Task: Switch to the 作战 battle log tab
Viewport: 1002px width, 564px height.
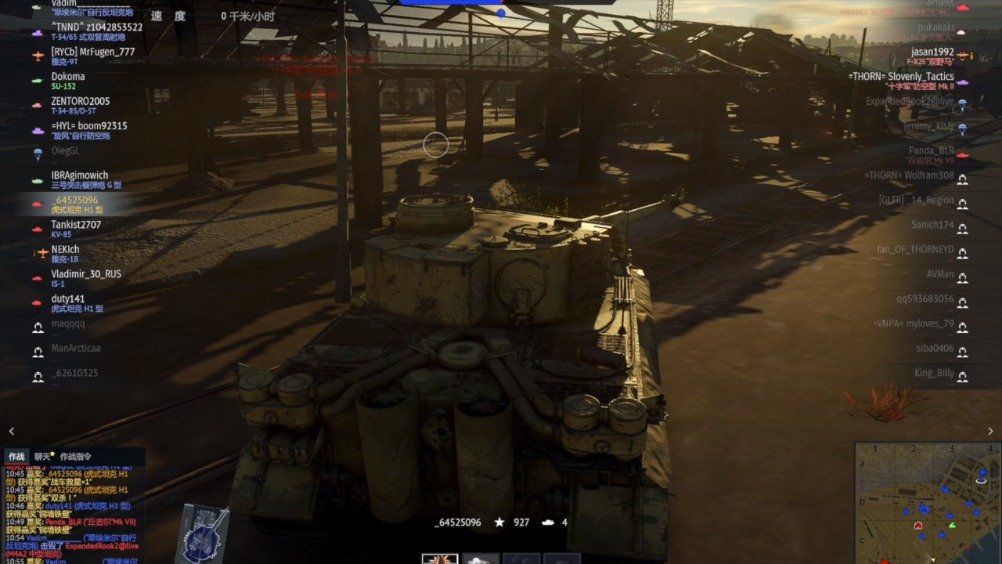Action: pyautogui.click(x=16, y=456)
